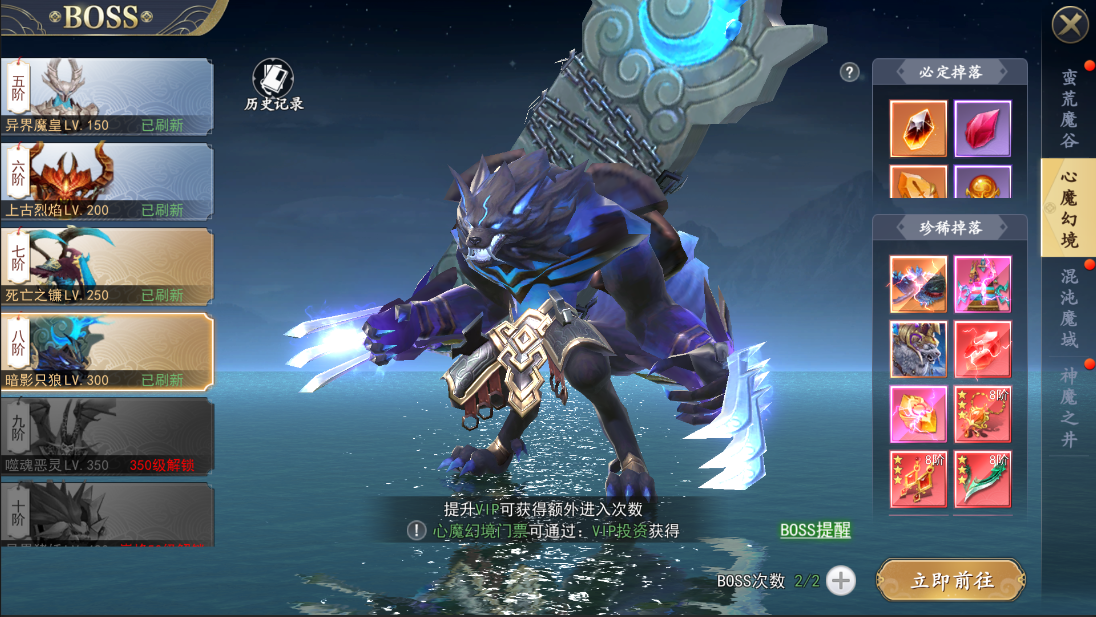1096x617 pixels.
Task: Switch to the 神魔之井 tab
Action: (1069, 408)
